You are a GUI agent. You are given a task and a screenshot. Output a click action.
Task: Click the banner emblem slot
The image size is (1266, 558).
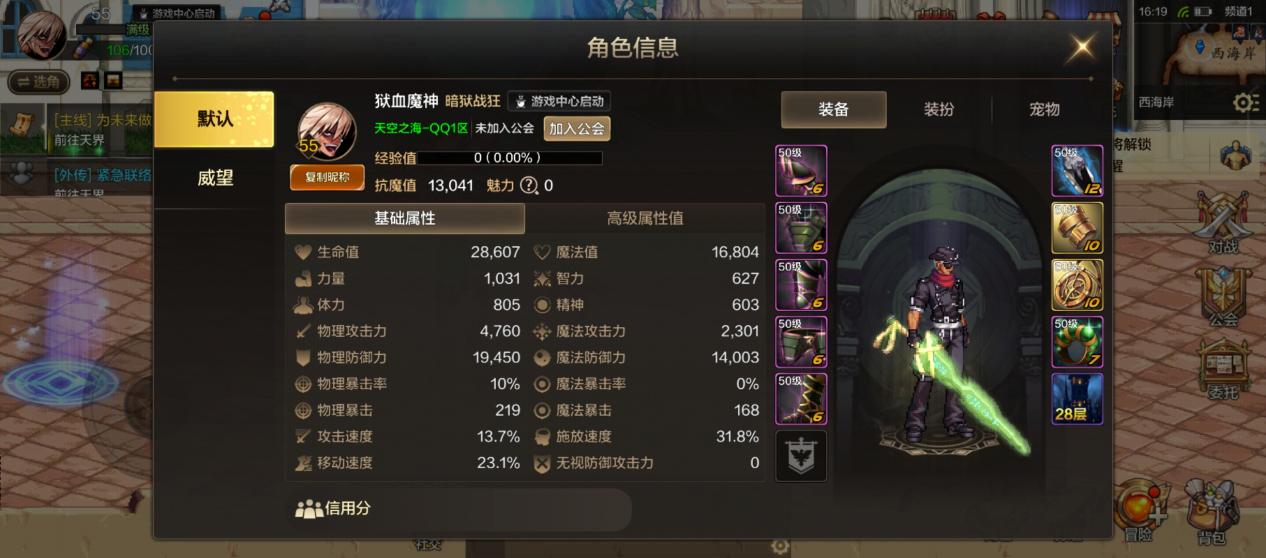[801, 456]
